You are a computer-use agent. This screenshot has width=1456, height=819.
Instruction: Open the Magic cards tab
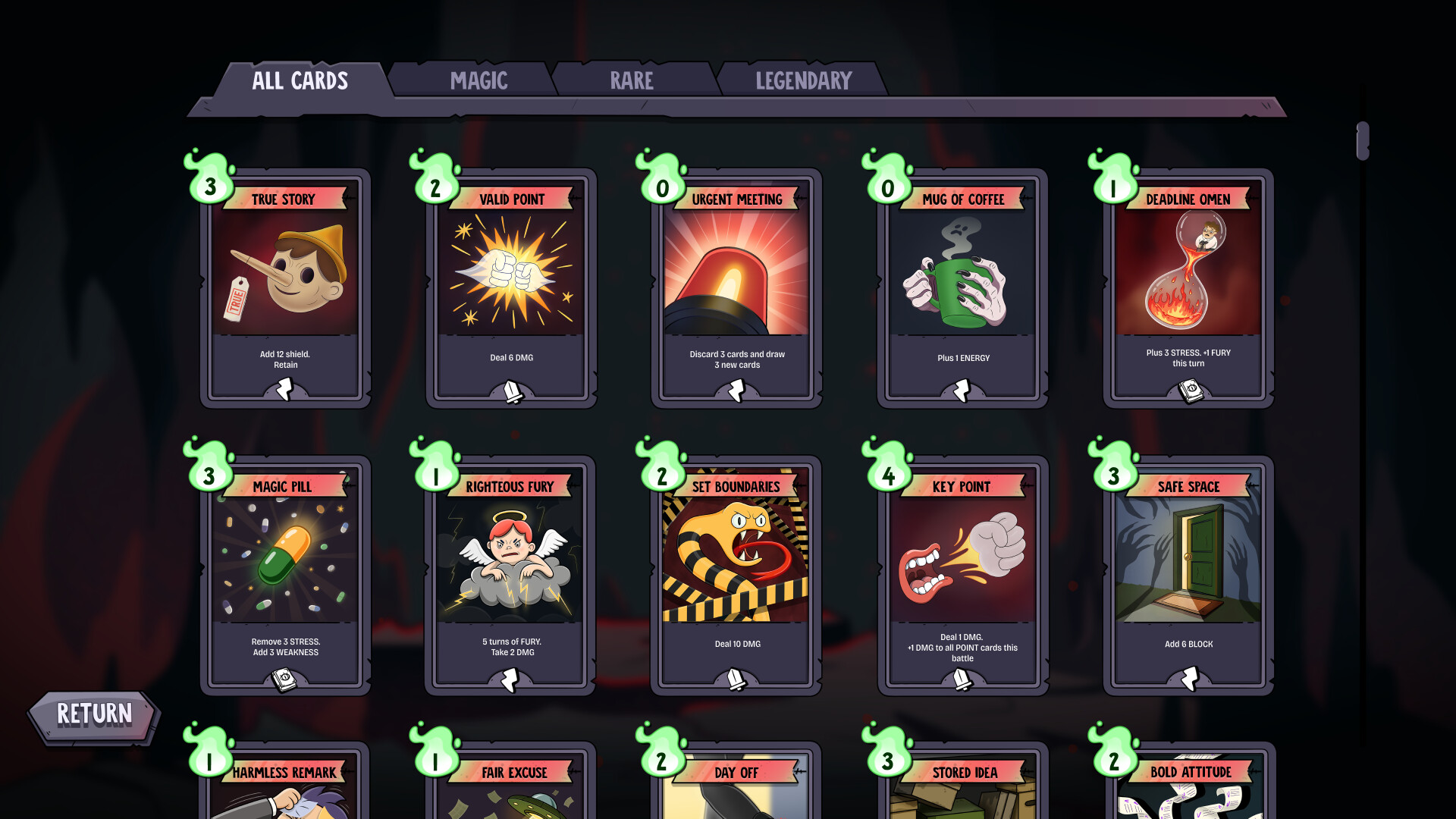pos(479,80)
